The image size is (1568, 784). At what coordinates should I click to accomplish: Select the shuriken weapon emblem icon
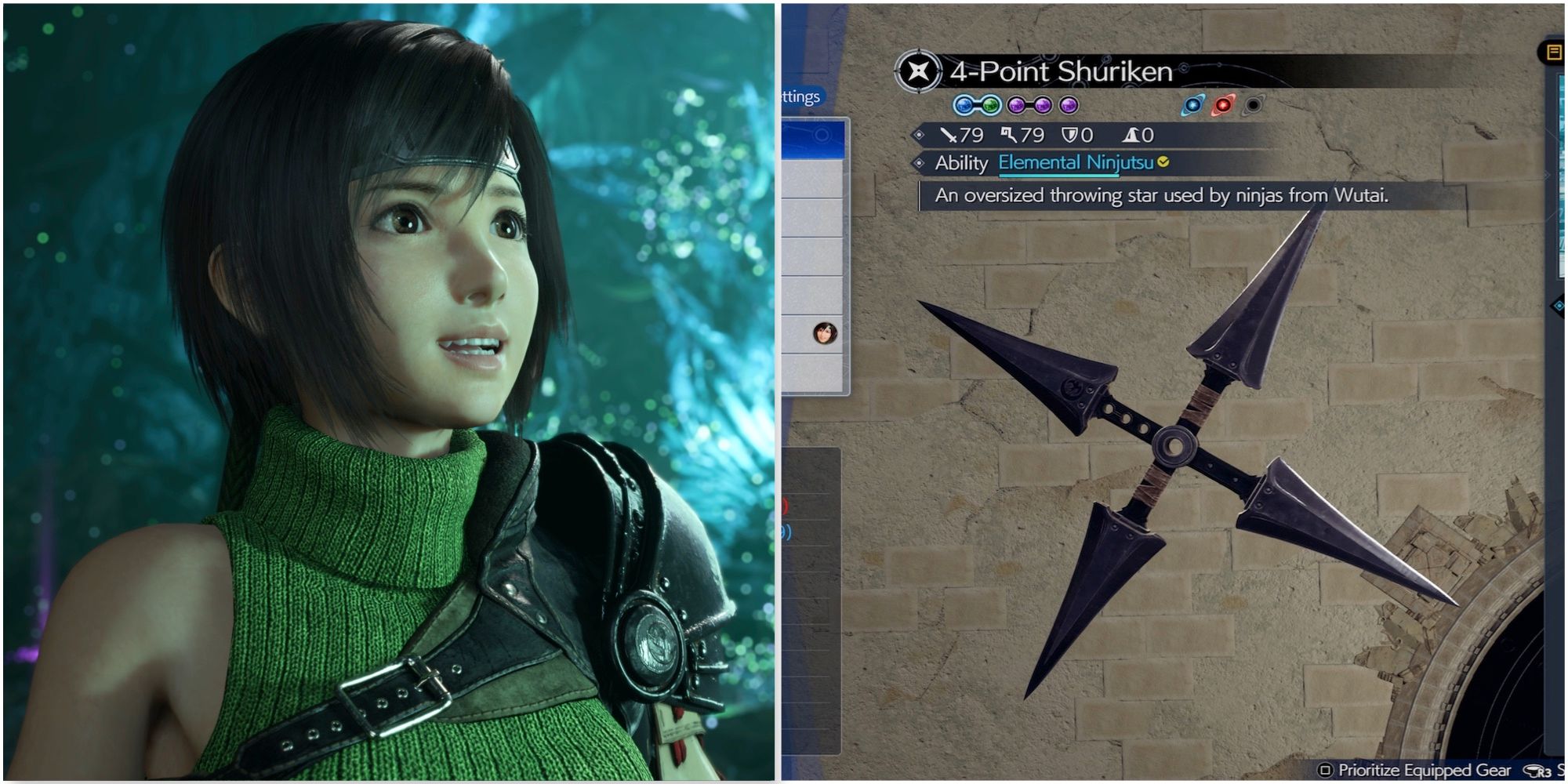click(x=919, y=69)
